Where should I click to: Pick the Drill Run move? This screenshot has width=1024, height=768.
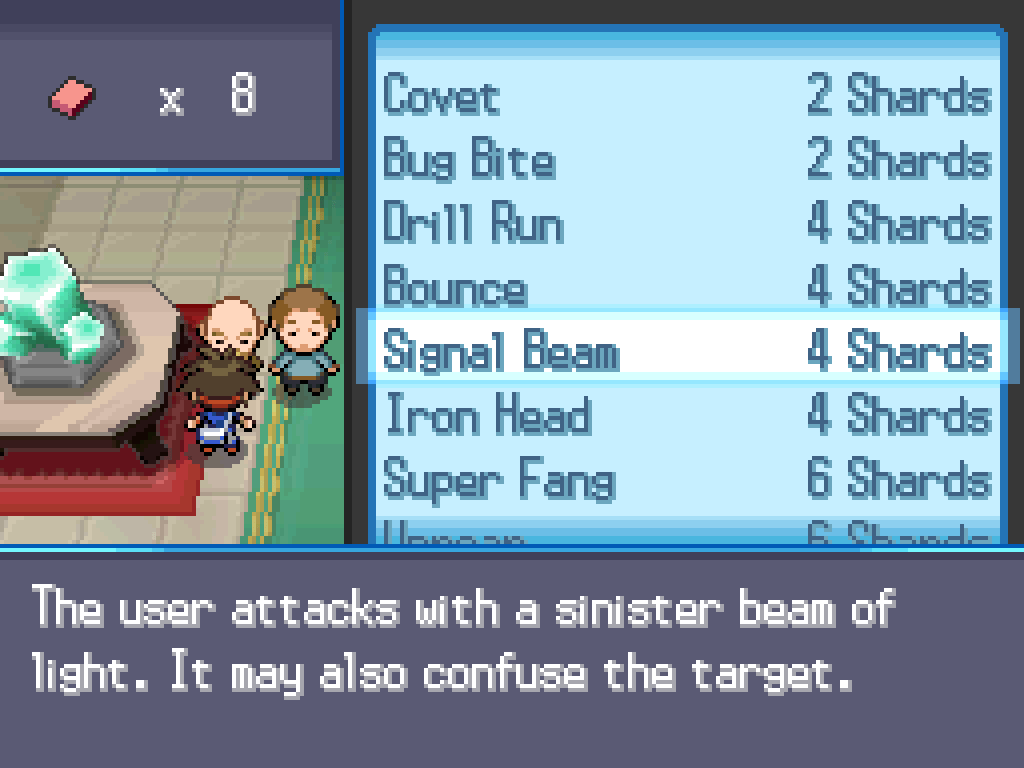pos(686,224)
